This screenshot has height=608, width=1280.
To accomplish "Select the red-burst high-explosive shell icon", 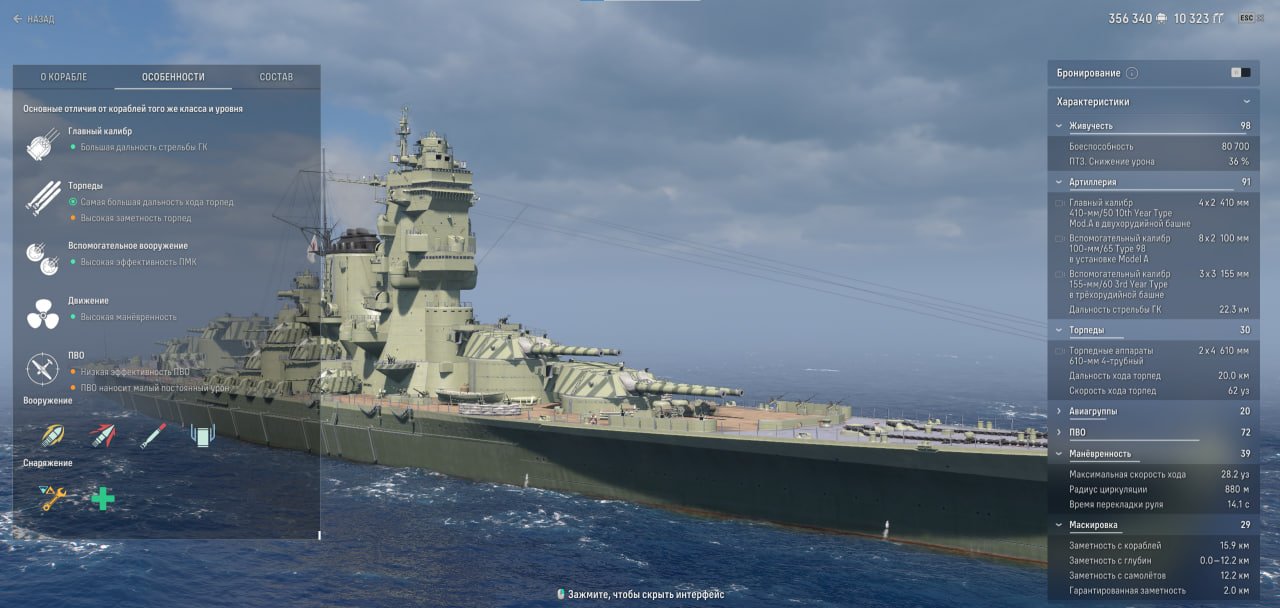I will tap(103, 435).
